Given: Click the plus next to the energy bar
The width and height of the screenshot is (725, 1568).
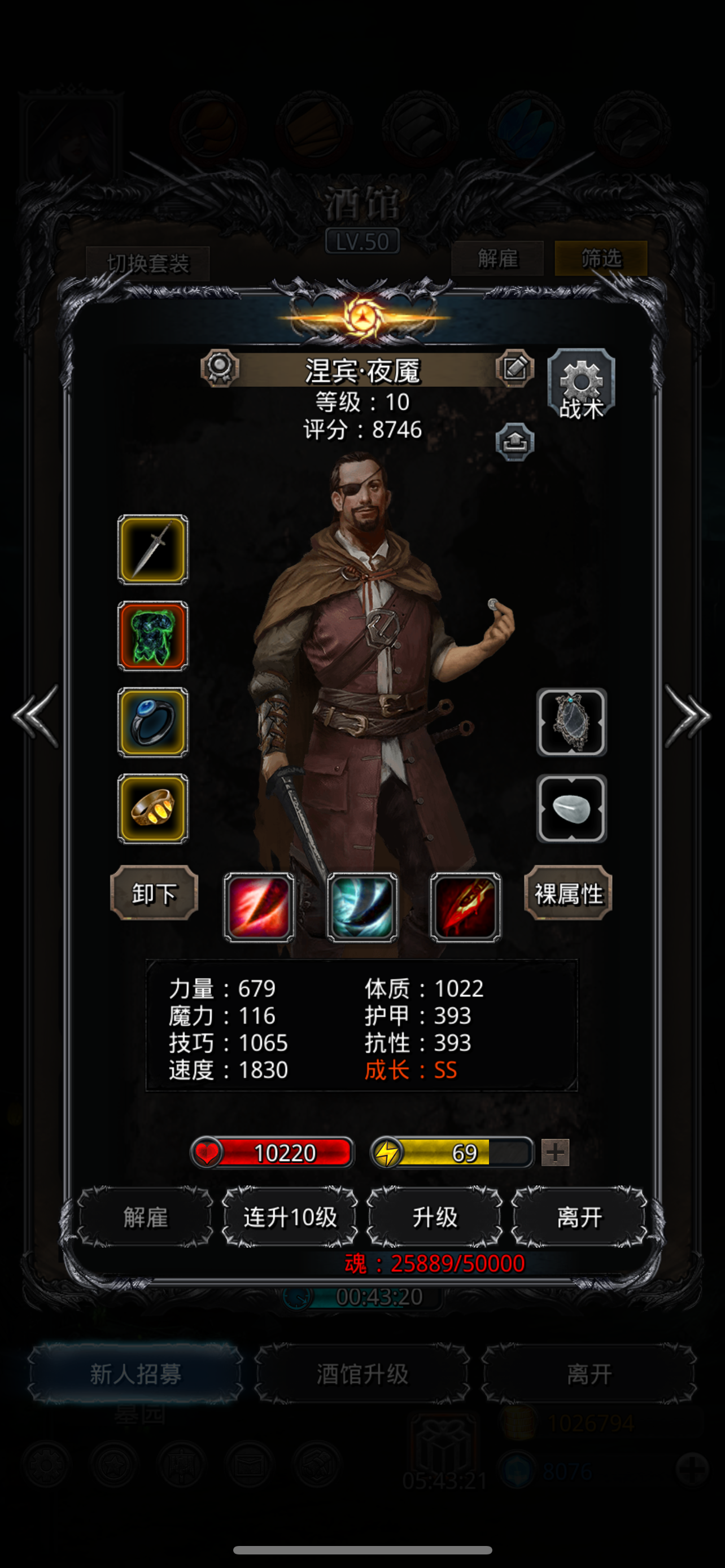Looking at the screenshot, I should pyautogui.click(x=555, y=1152).
